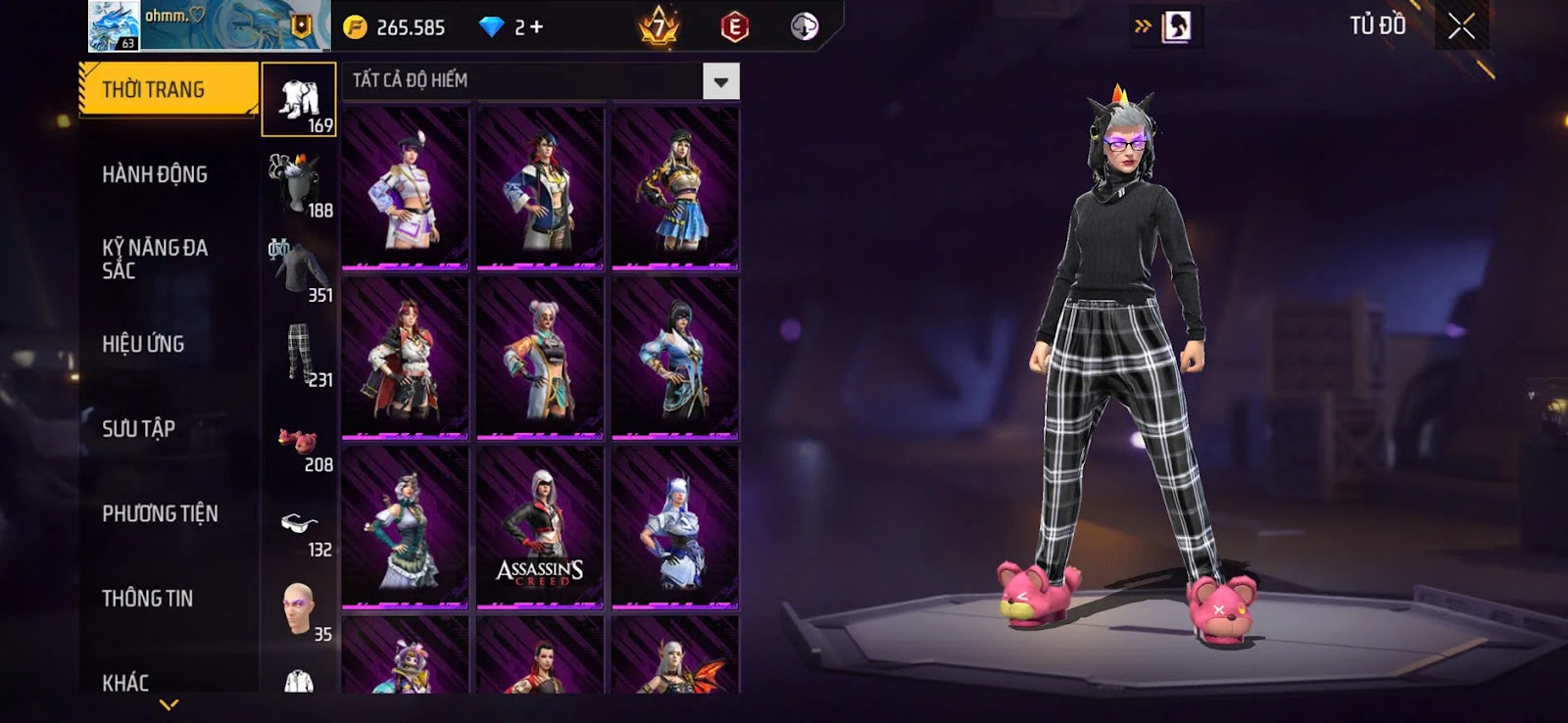
Task: Select the Hiệu Ứng category
Action: 143,344
